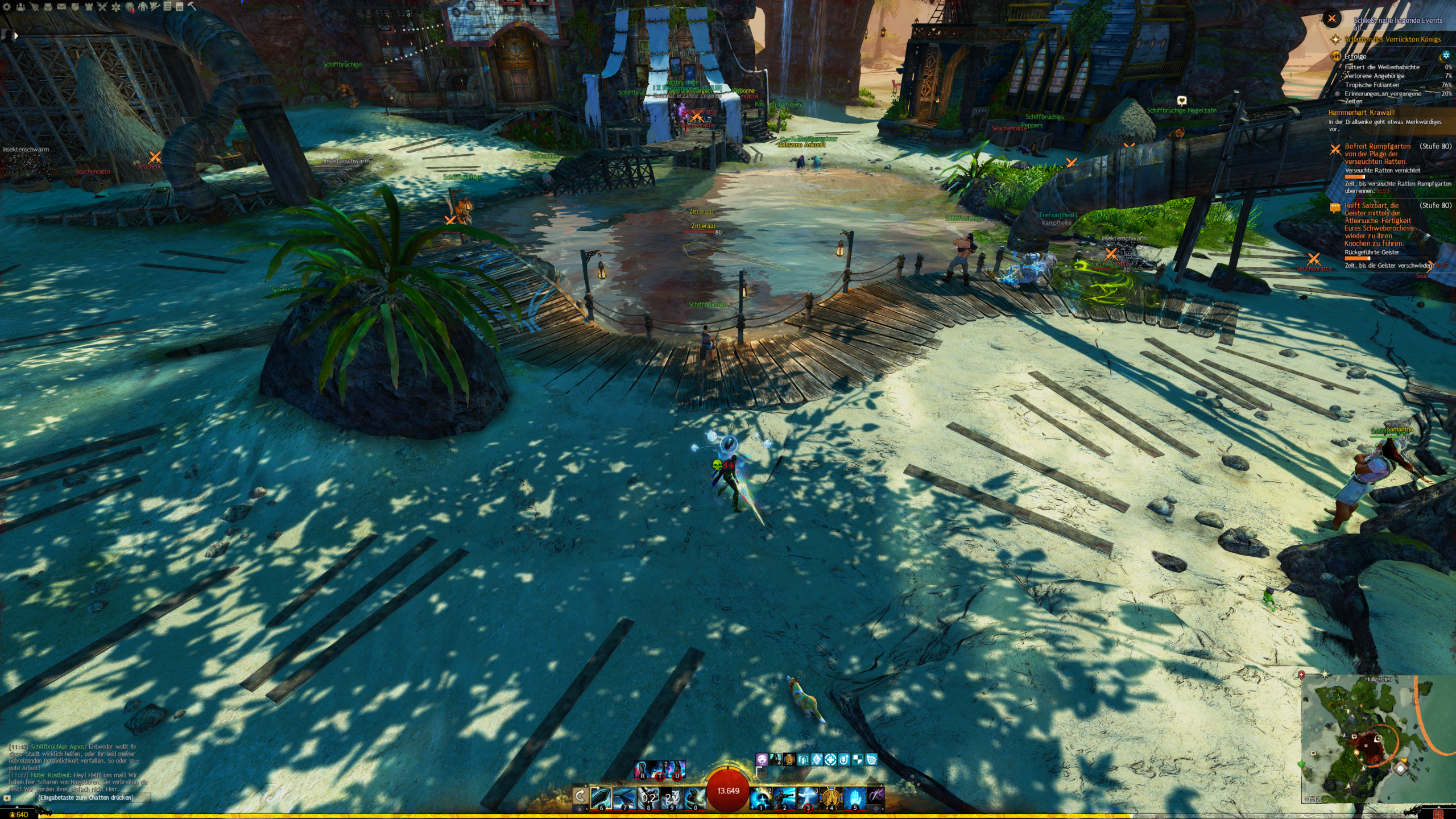The height and width of the screenshot is (819, 1456).
Task: Use the weapon skill in slot 7
Action: 624,797
